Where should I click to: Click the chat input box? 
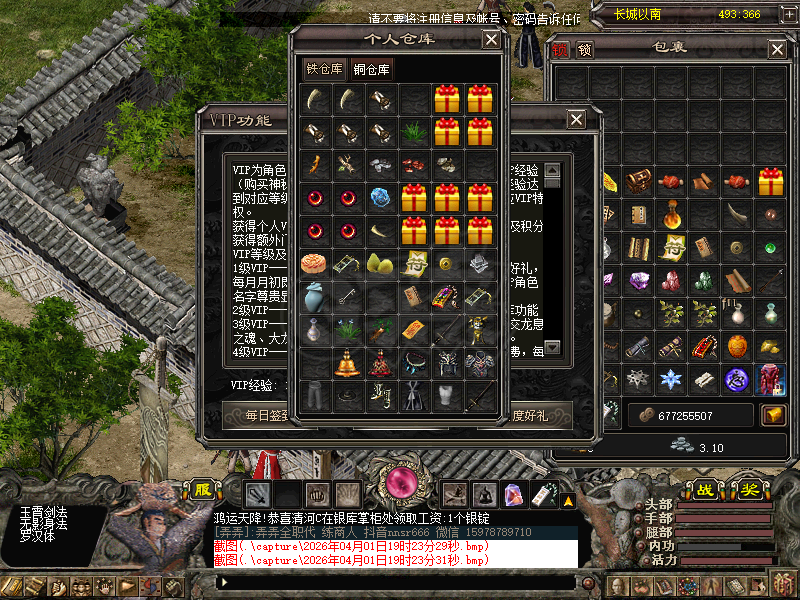tap(395, 581)
